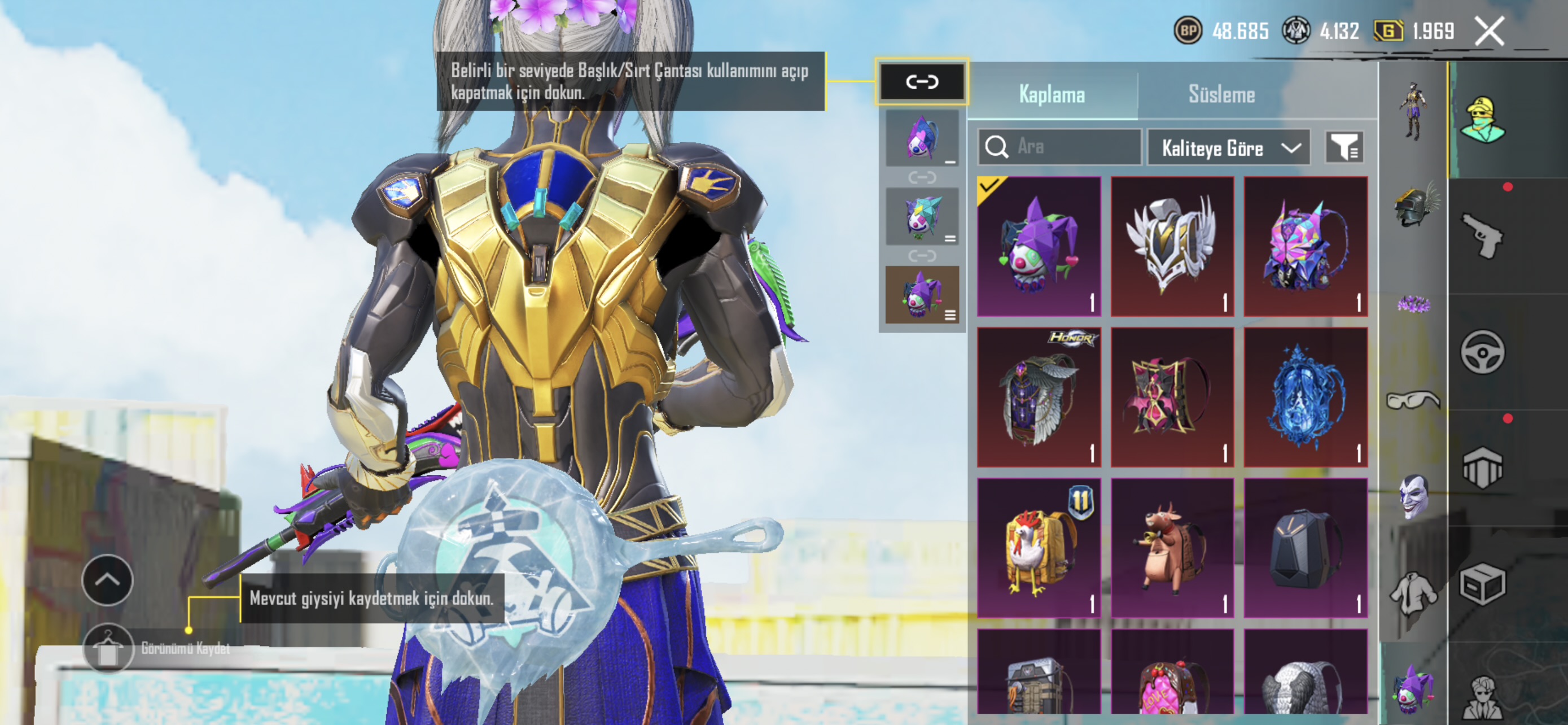Toggle the helmet/backpack link button
This screenshot has width=1568, height=725.
click(x=922, y=81)
